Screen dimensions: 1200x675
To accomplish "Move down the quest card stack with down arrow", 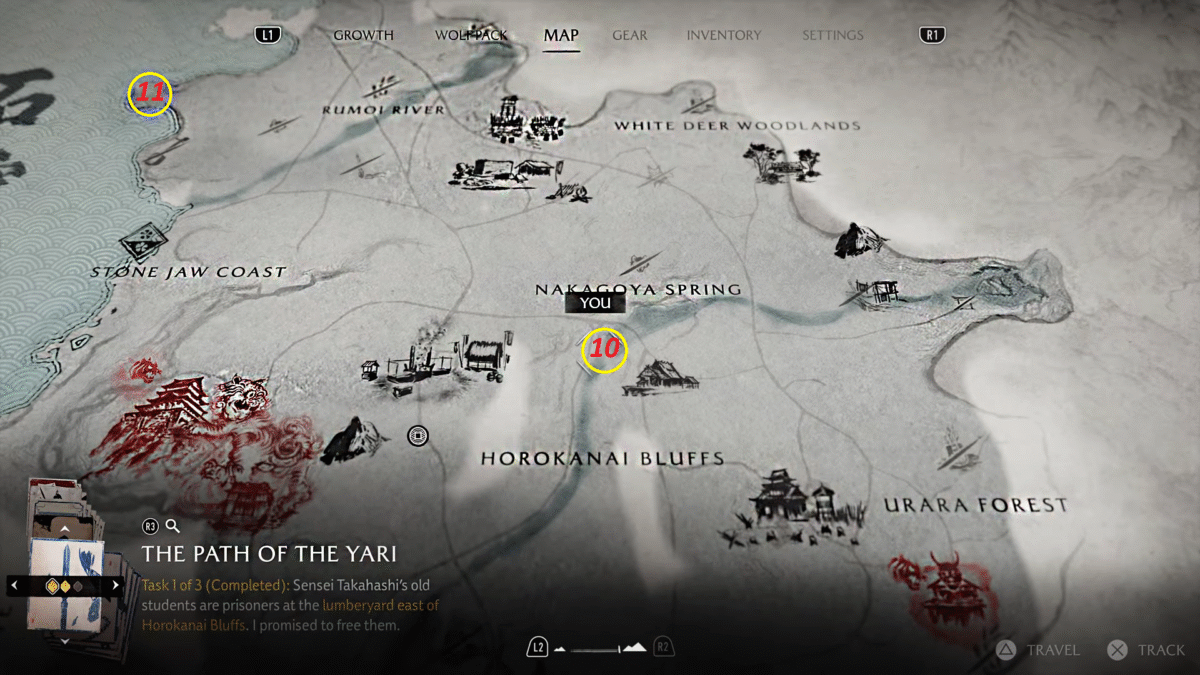I will [x=65, y=640].
